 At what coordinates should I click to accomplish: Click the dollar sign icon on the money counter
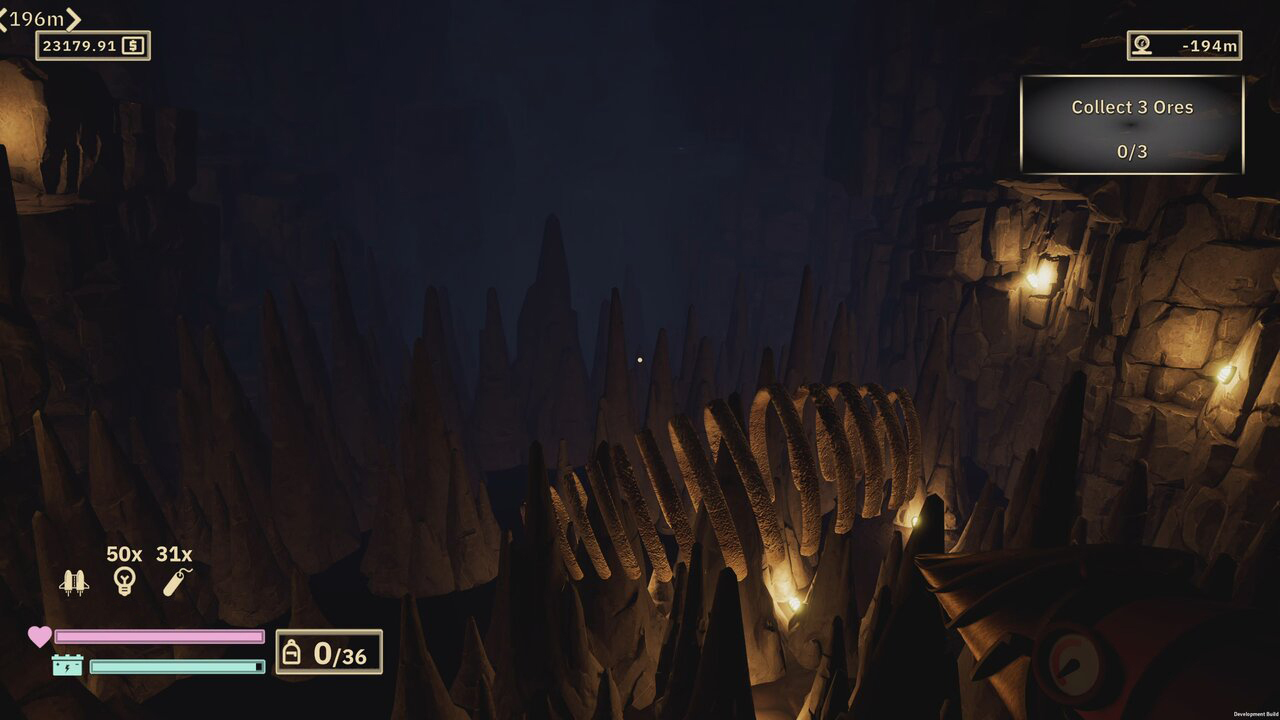point(136,45)
